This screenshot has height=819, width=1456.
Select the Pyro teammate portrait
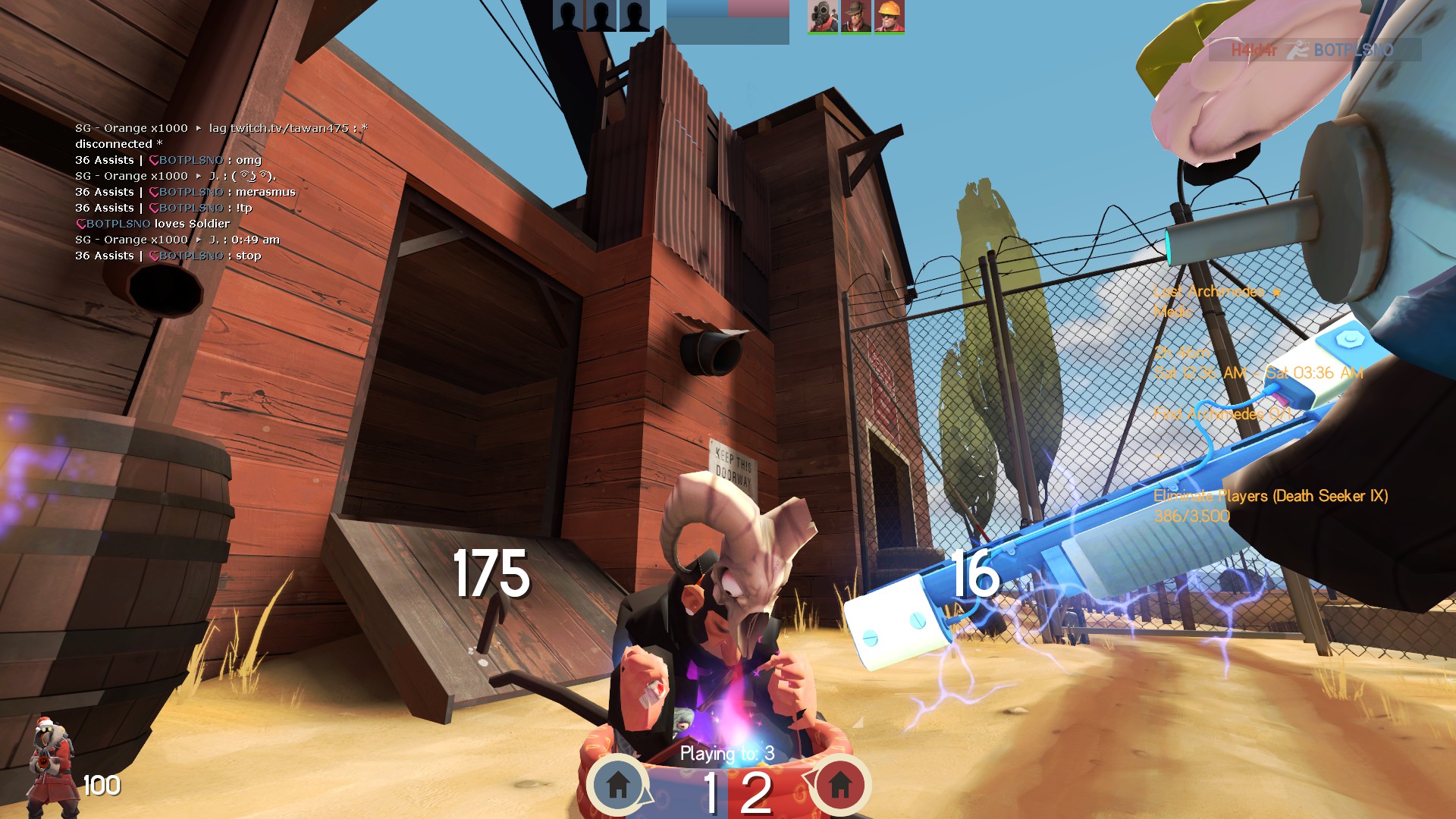pos(822,17)
